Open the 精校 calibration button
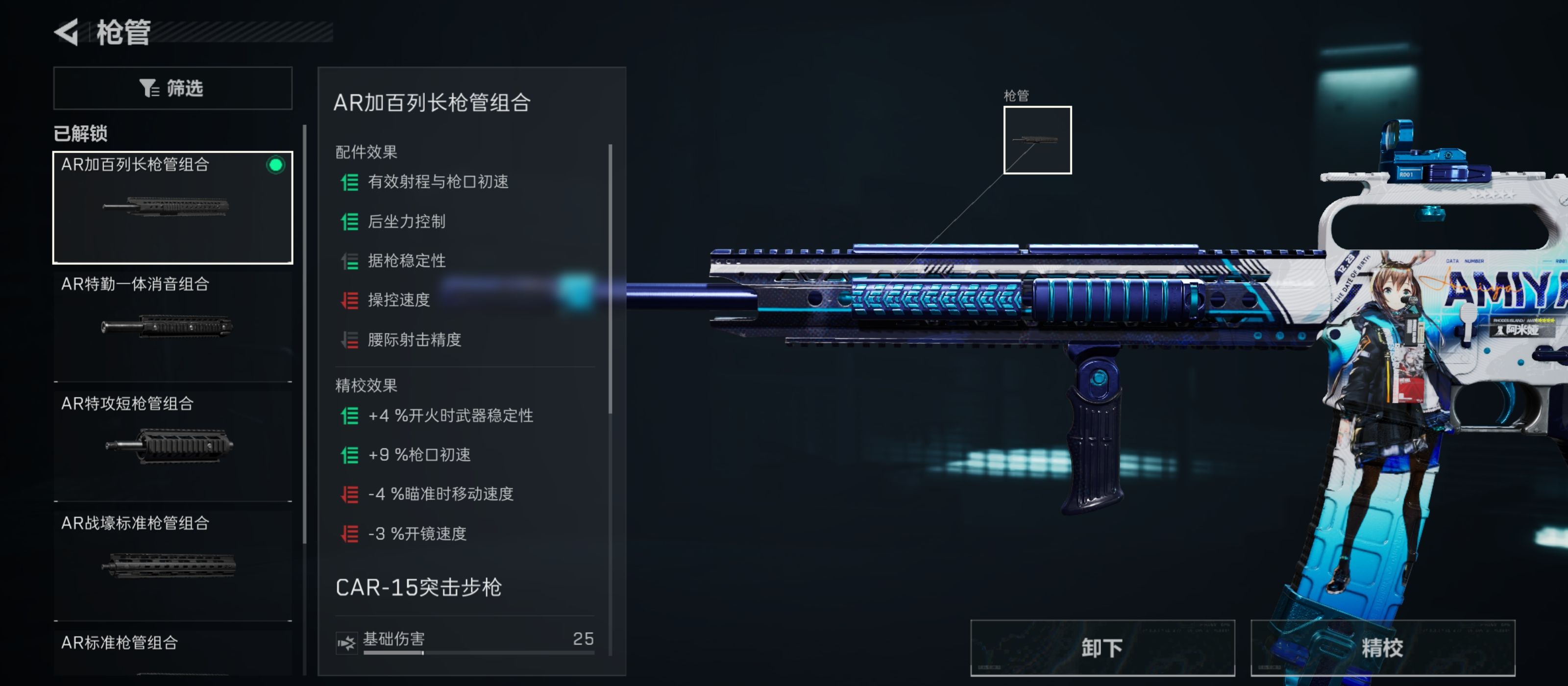Screen dimensions: 1568x686 1382,648
